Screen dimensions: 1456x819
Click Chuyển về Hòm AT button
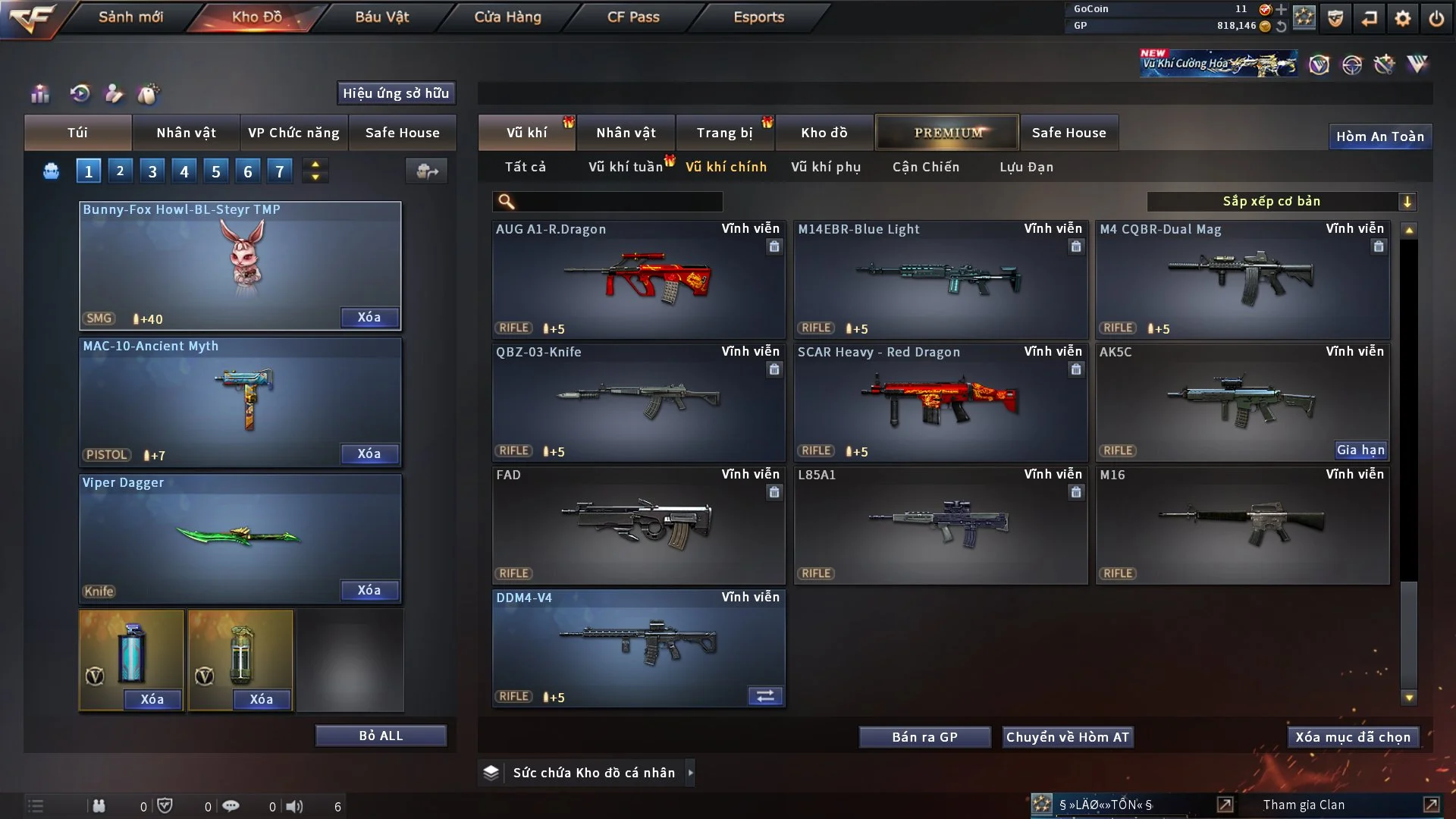(1067, 737)
